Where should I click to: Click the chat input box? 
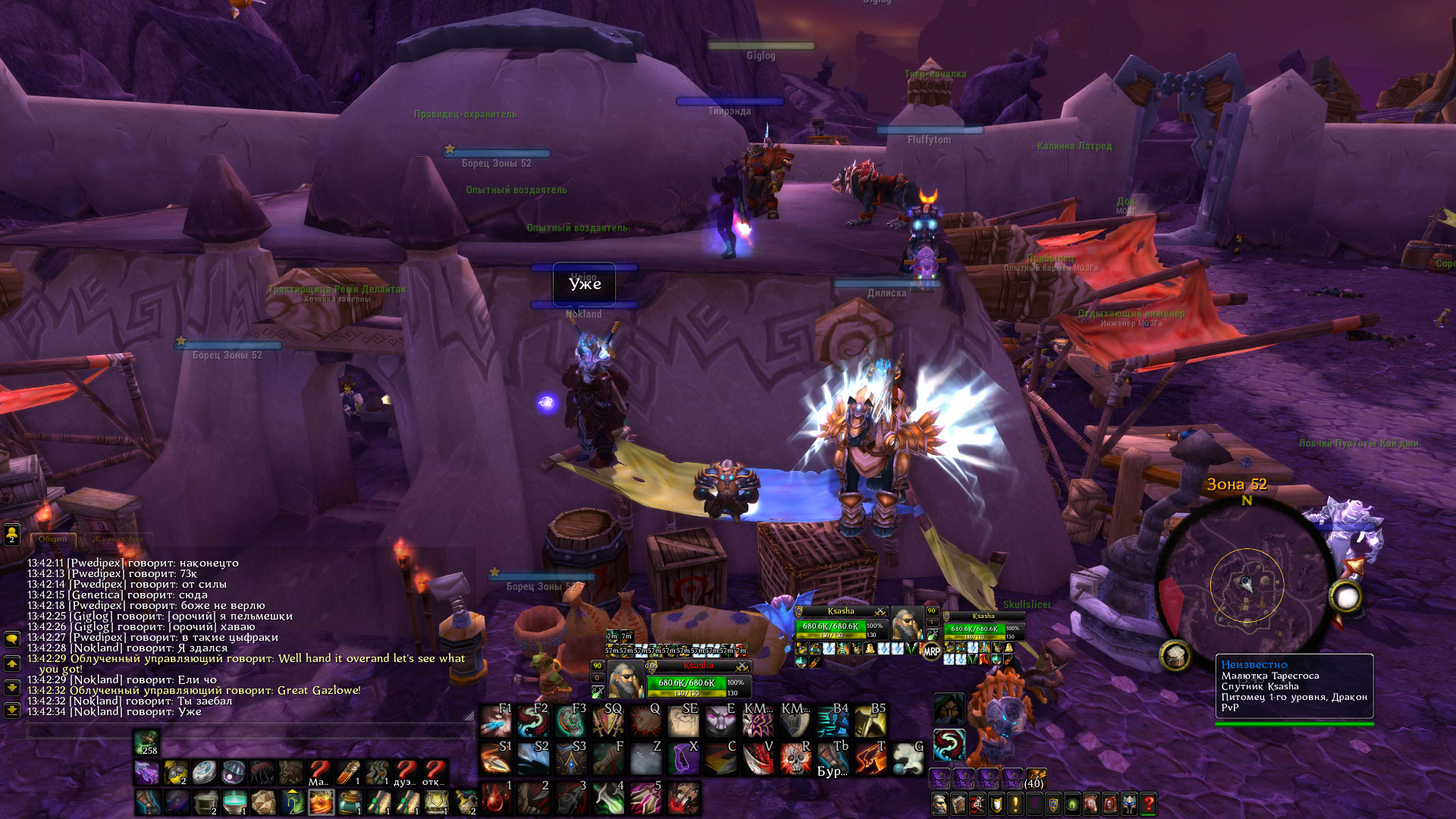click(250, 731)
